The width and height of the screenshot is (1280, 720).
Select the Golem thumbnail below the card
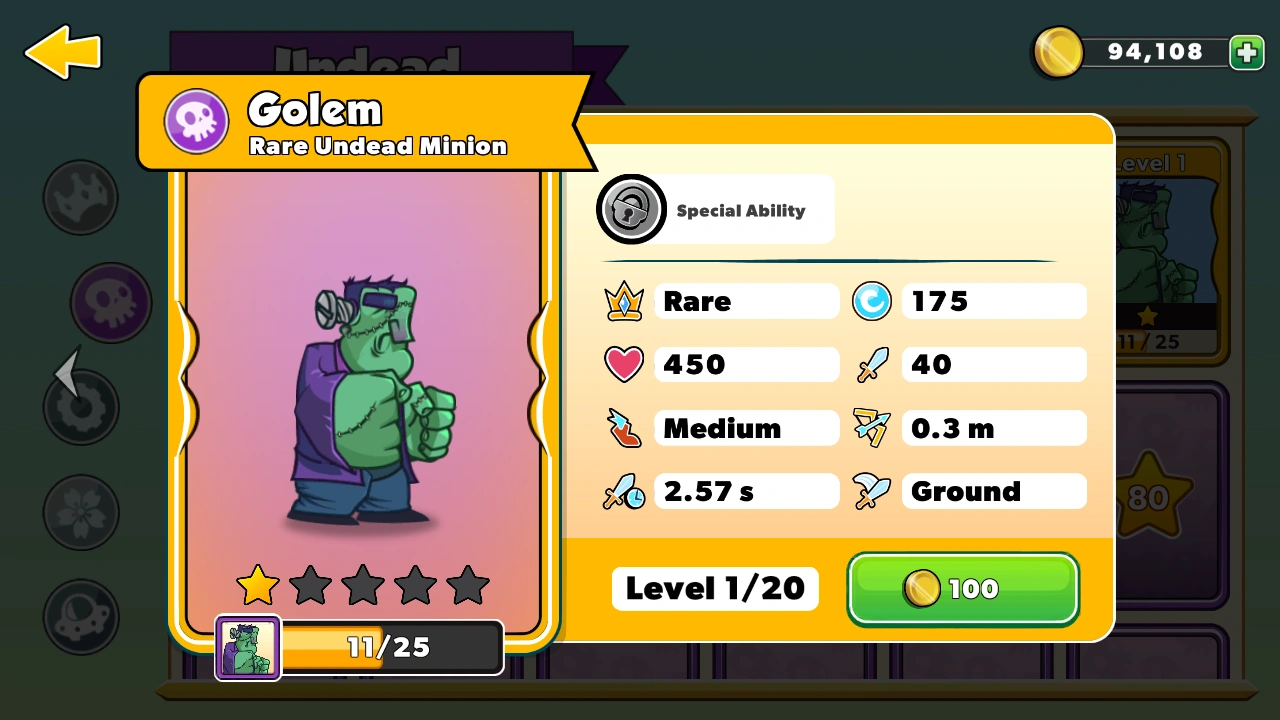(247, 647)
